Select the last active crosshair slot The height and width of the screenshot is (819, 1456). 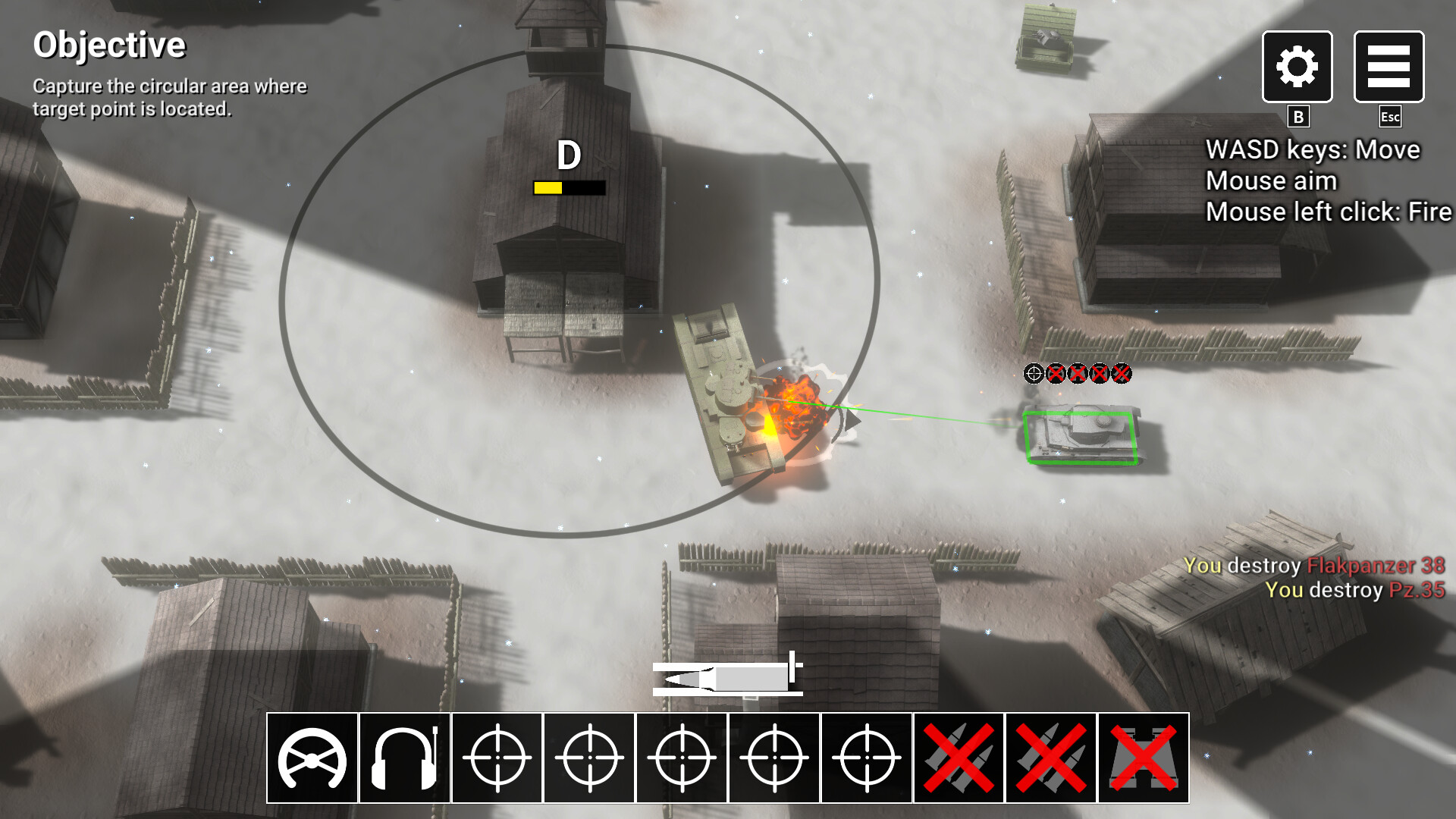point(867,758)
